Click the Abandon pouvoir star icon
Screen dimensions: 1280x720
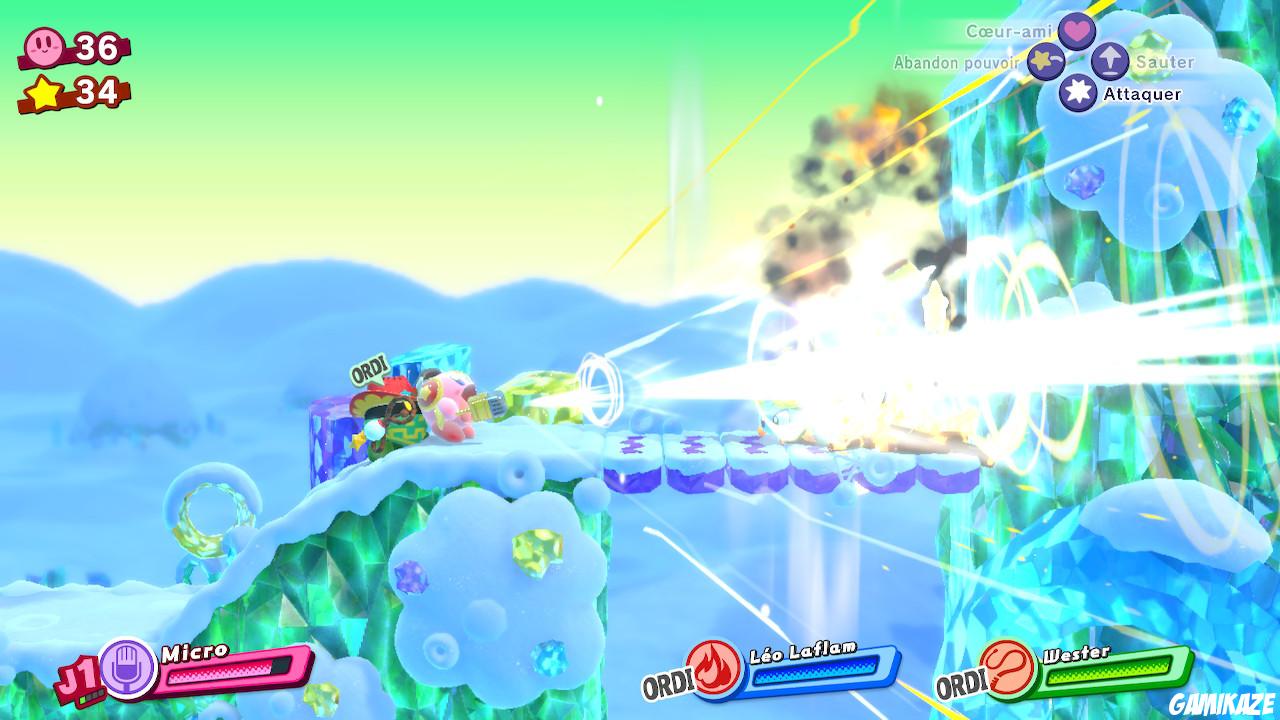1043,60
